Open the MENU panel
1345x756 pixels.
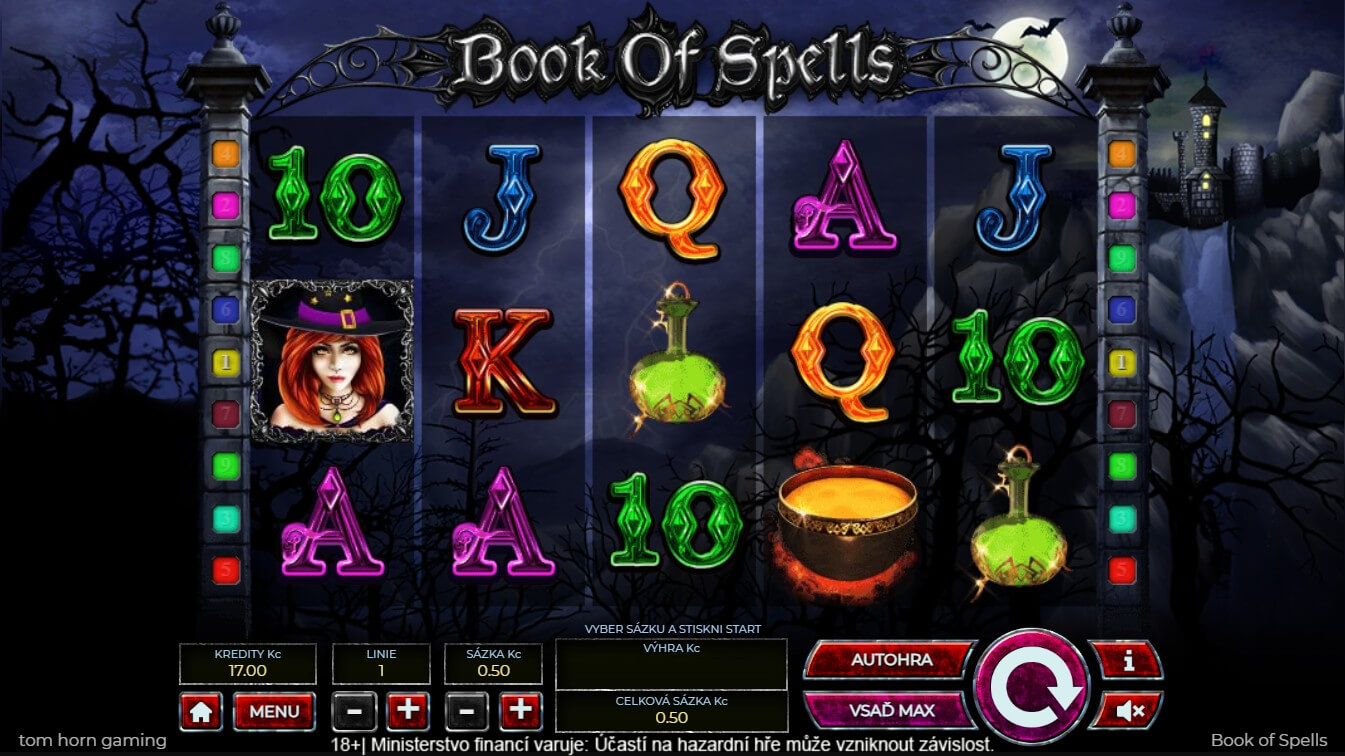point(272,711)
